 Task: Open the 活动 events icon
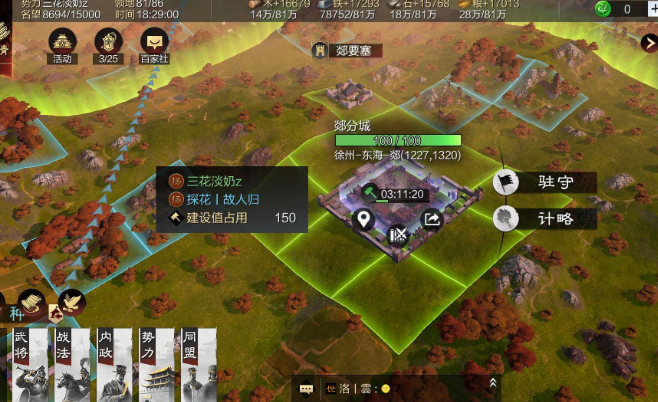(64, 43)
